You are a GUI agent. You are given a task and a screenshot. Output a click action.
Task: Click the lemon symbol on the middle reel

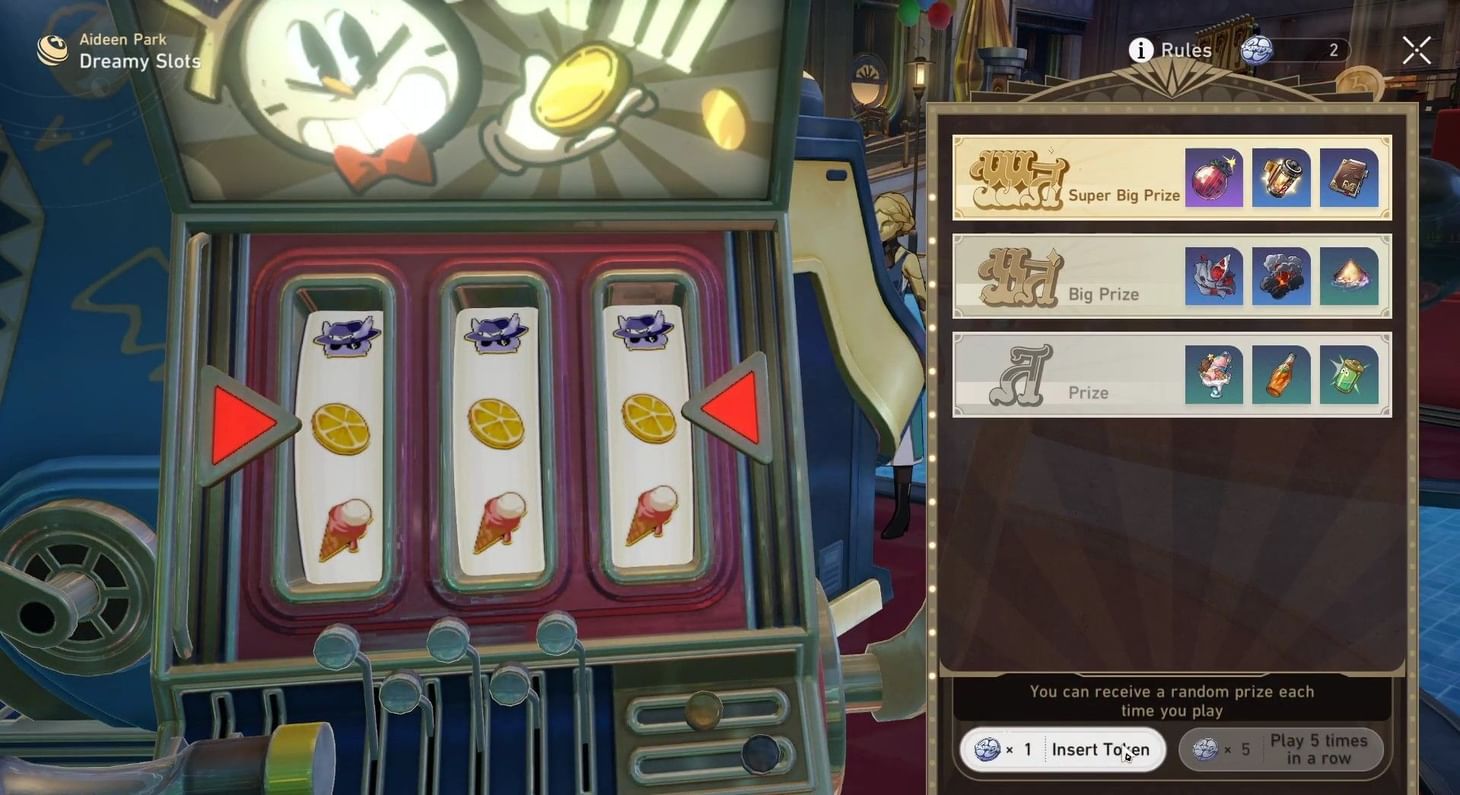tap(496, 424)
